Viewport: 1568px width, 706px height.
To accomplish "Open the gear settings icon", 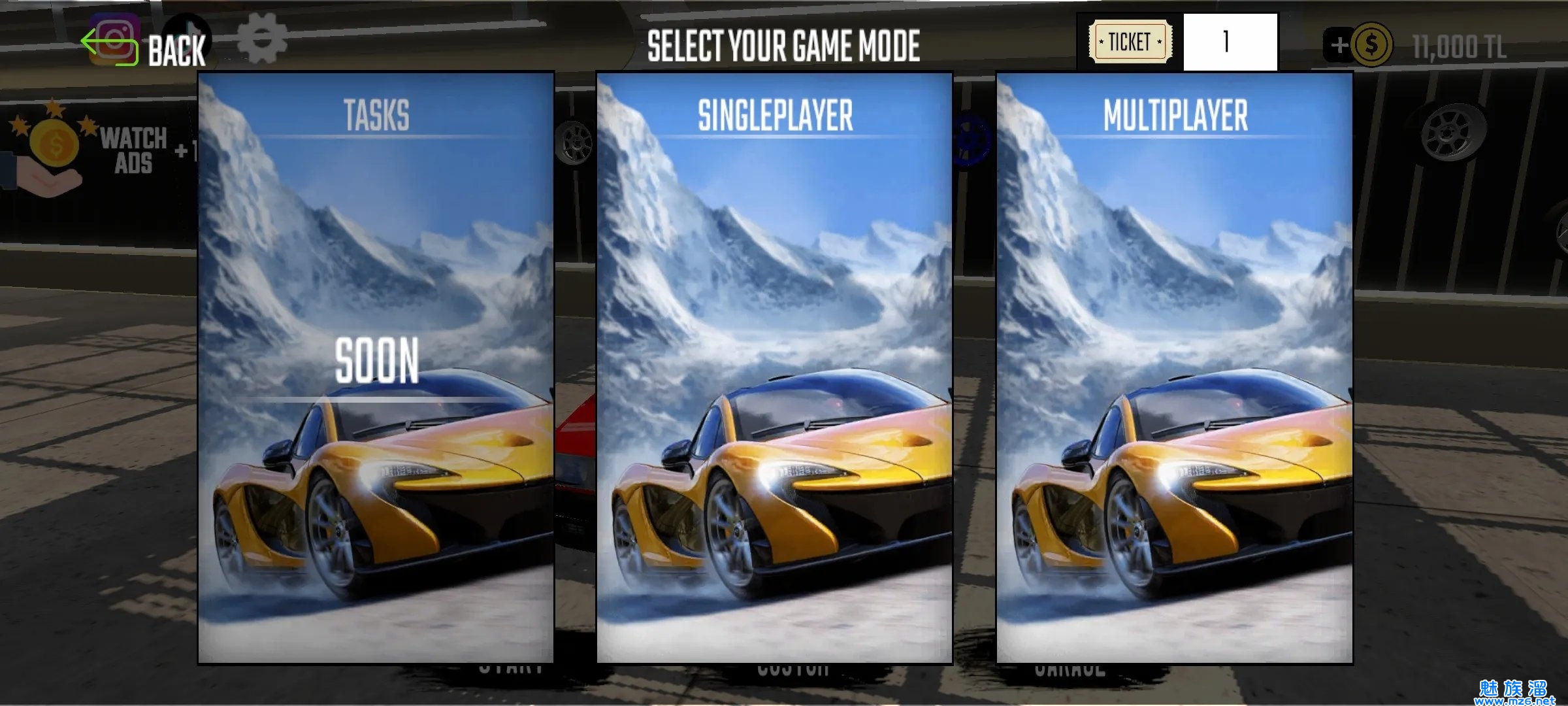I will coord(262,39).
